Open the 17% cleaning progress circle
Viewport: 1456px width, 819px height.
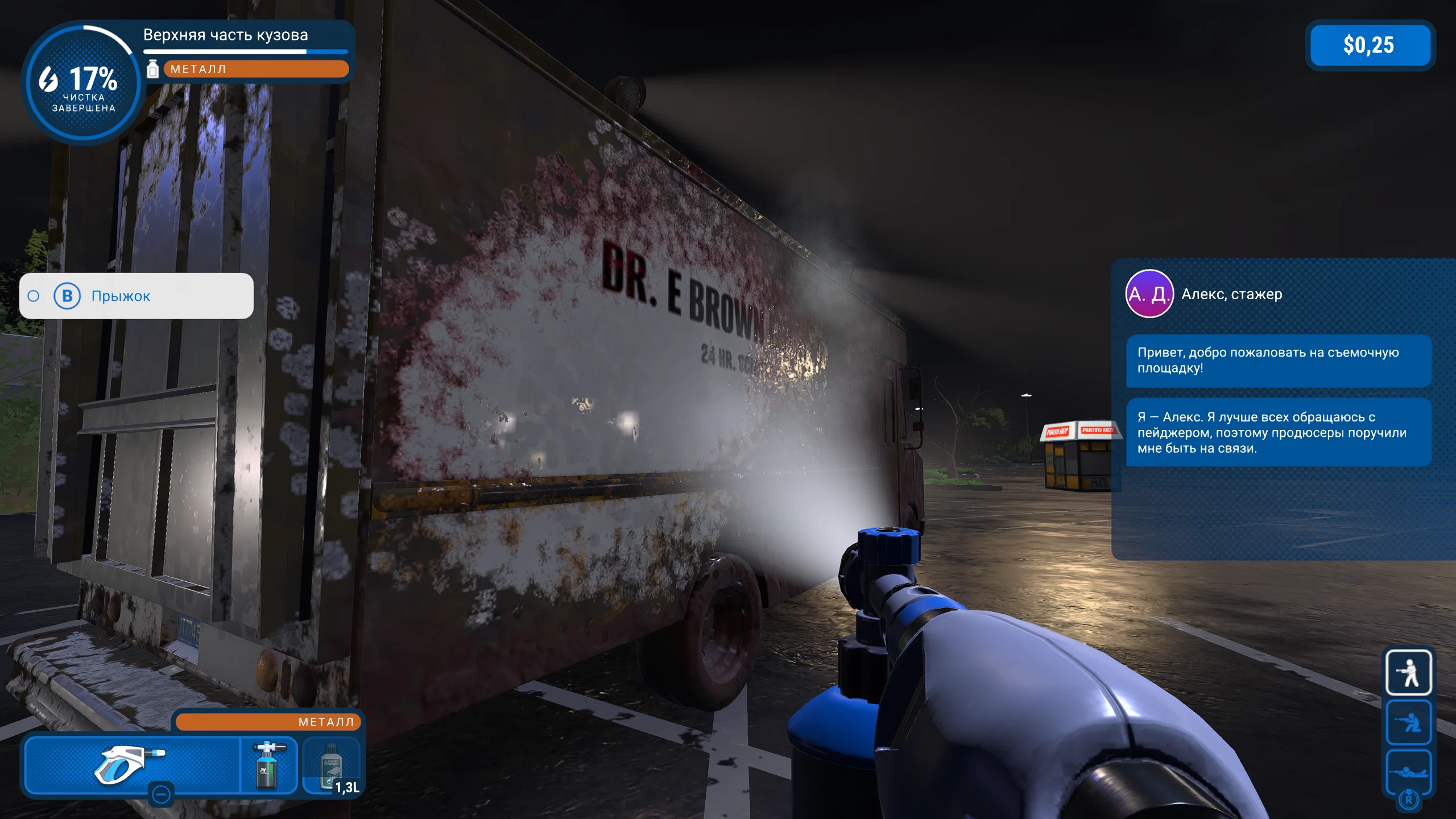(84, 83)
